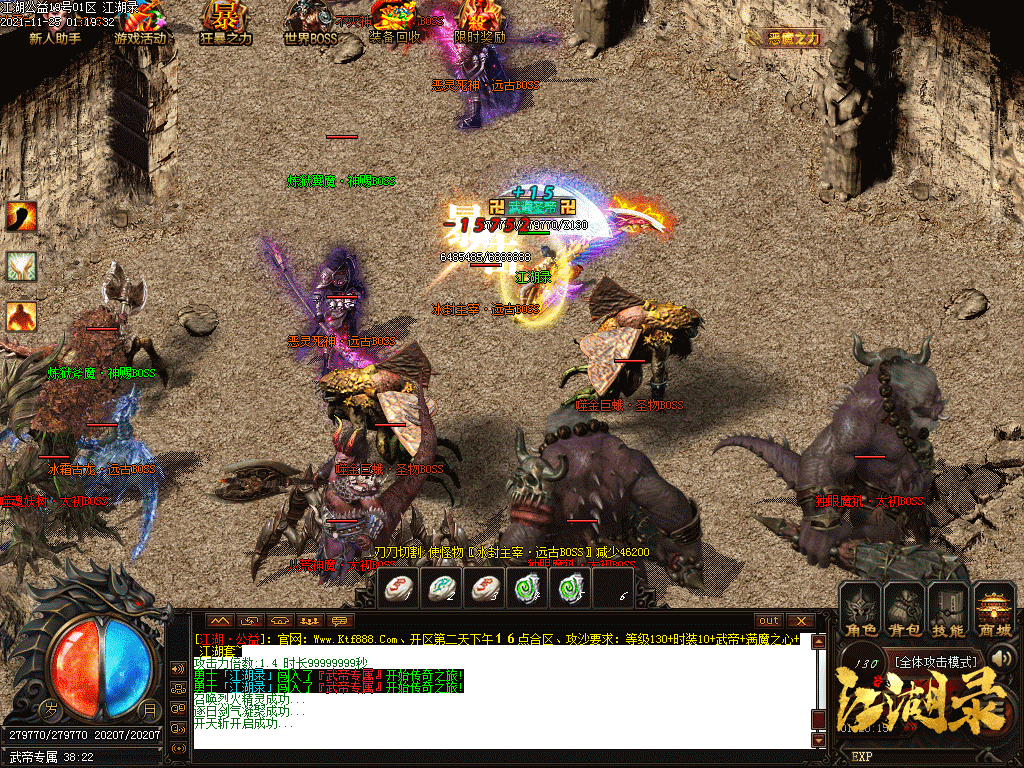Open the 世界BOSS panel
This screenshot has width=1024, height=768.
[309, 24]
